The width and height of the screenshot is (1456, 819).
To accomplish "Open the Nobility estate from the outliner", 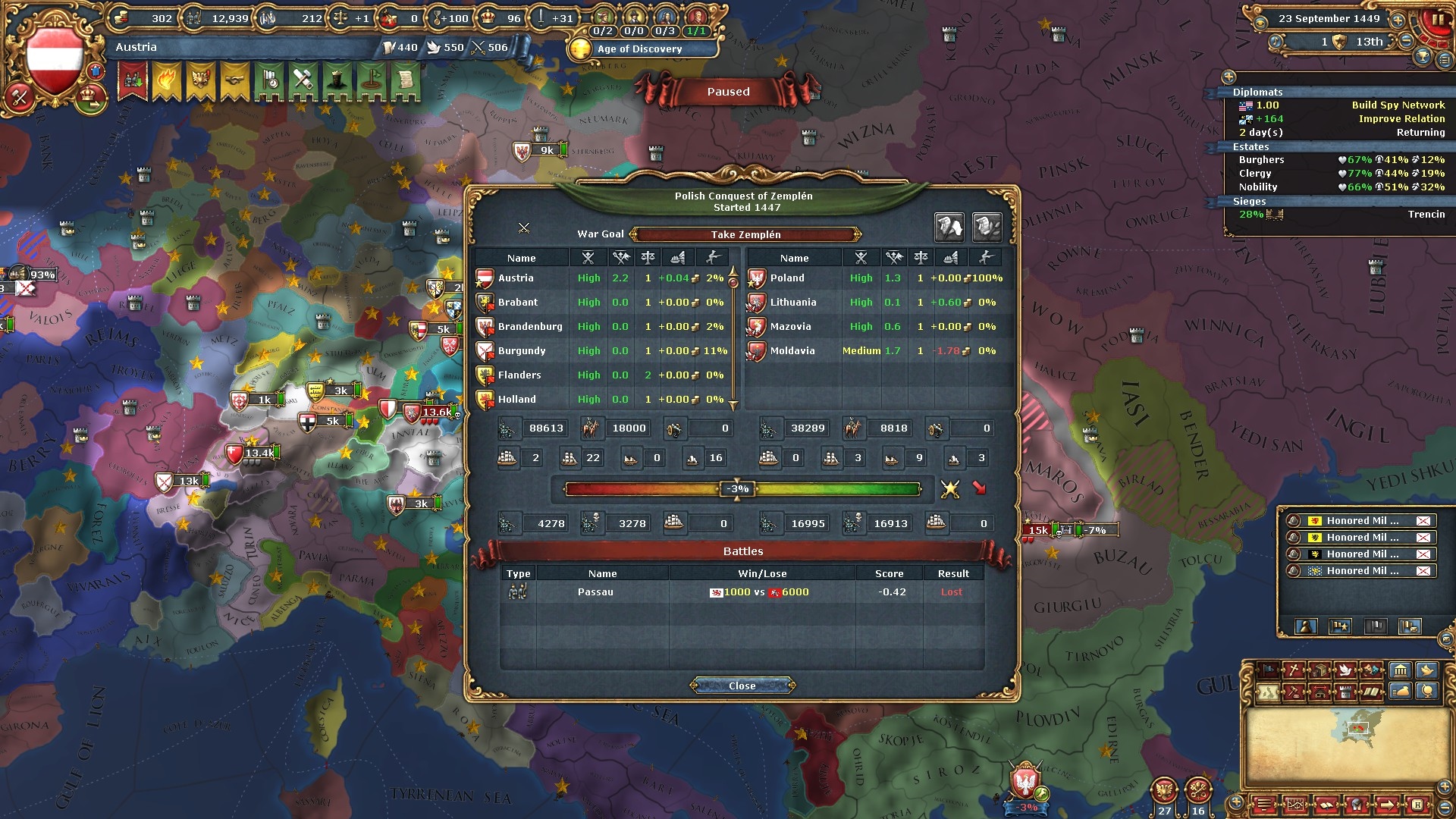I will (x=1258, y=187).
